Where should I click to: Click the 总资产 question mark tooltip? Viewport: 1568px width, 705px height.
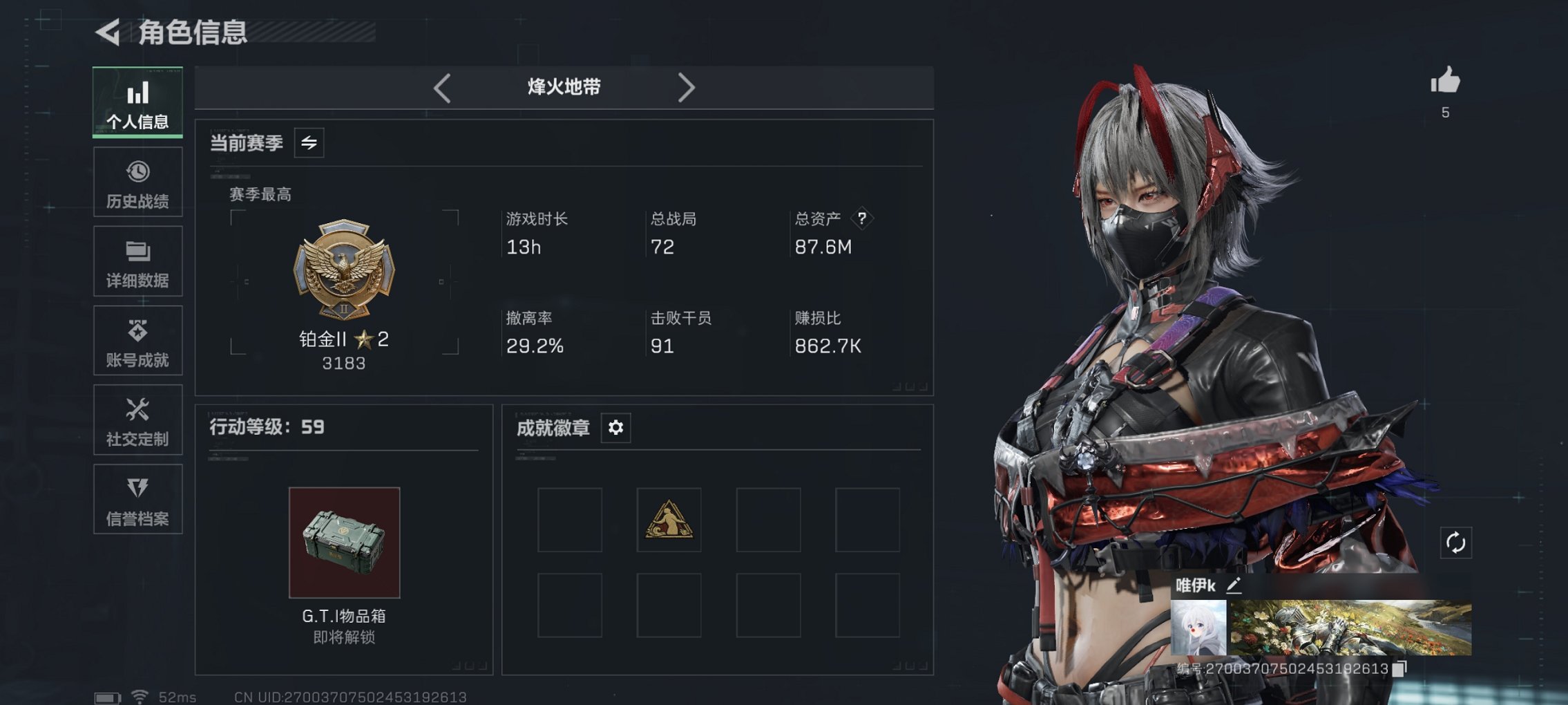click(x=862, y=218)
